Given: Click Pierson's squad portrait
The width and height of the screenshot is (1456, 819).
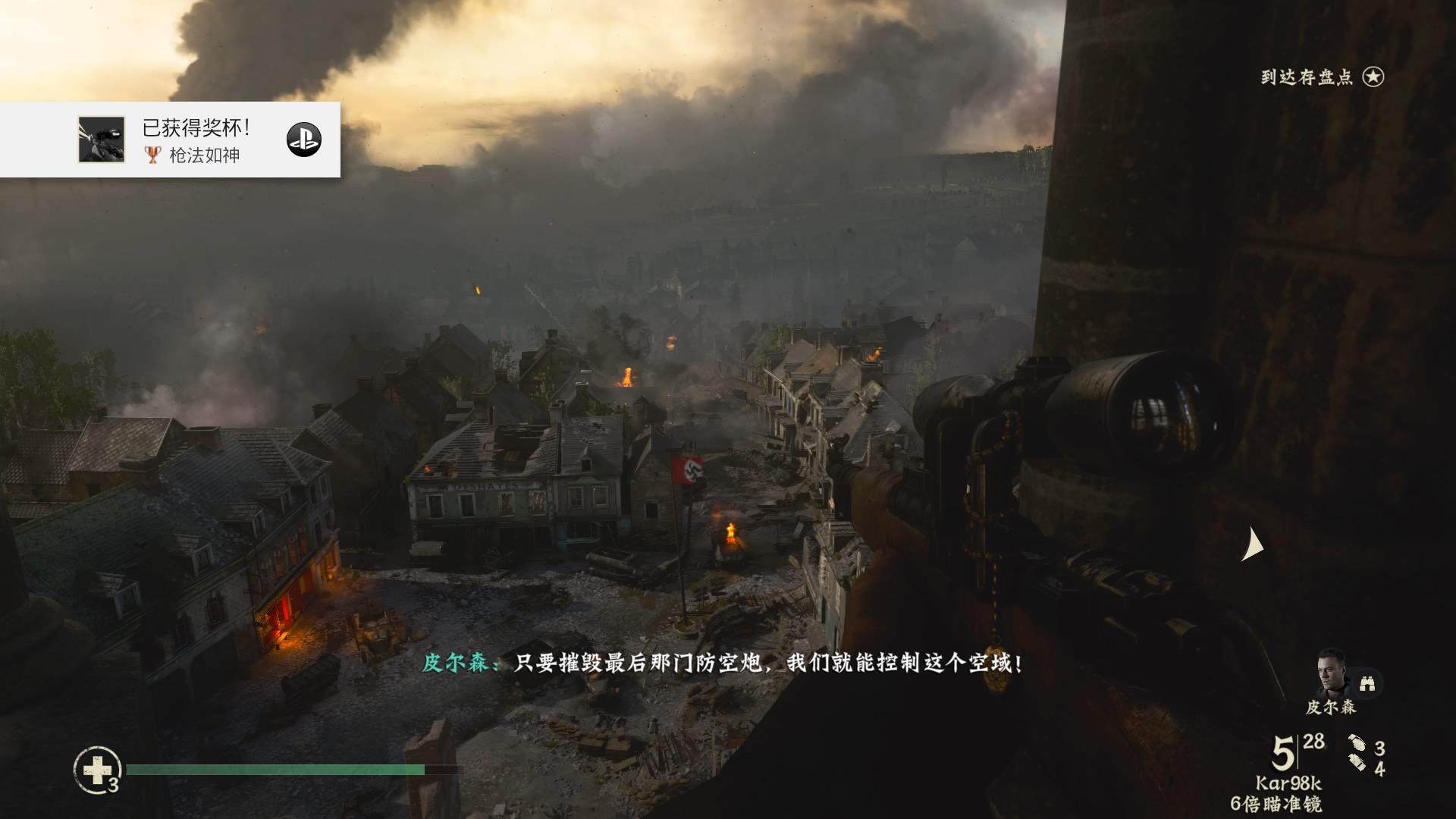Looking at the screenshot, I should click(x=1332, y=673).
